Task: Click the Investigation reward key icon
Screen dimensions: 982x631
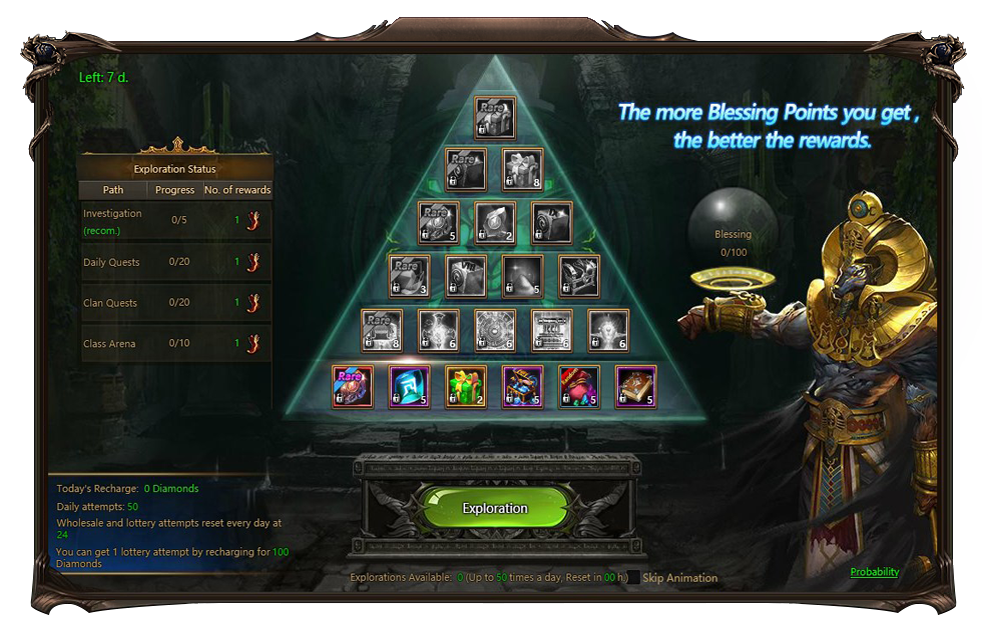Action: tap(253, 221)
